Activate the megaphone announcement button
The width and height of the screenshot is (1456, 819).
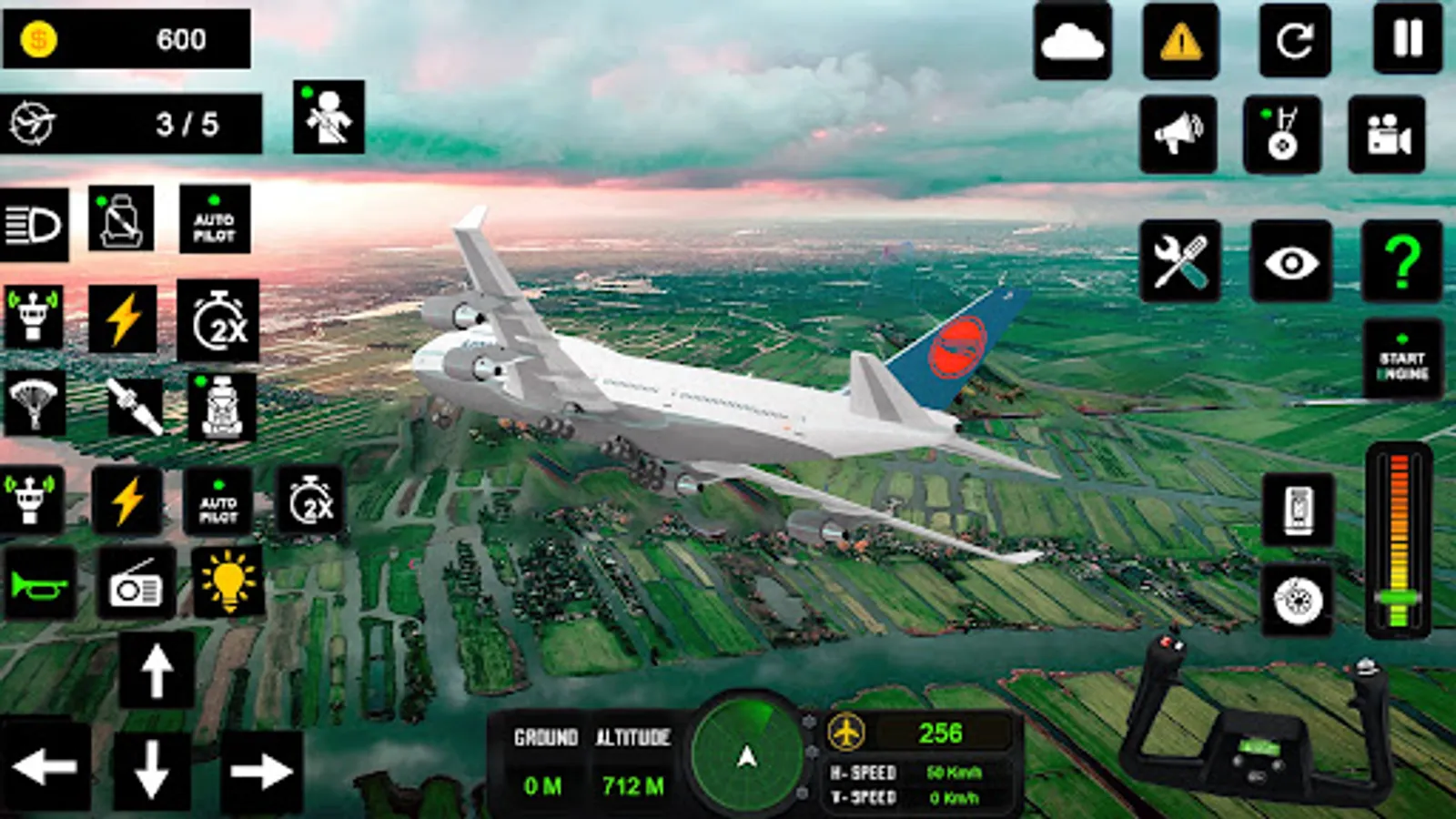coord(1178,135)
